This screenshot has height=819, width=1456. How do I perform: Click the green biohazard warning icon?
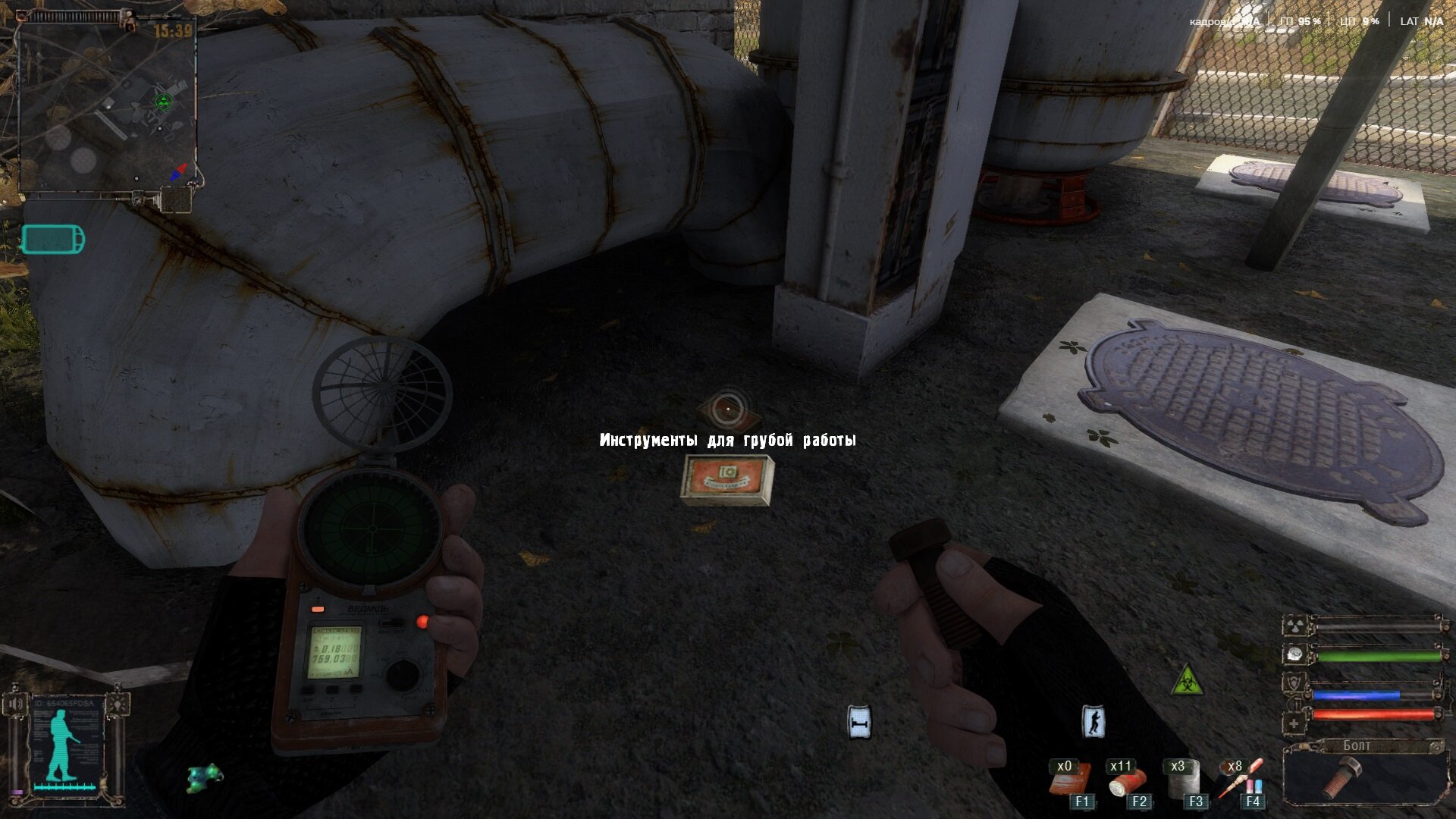1187,680
